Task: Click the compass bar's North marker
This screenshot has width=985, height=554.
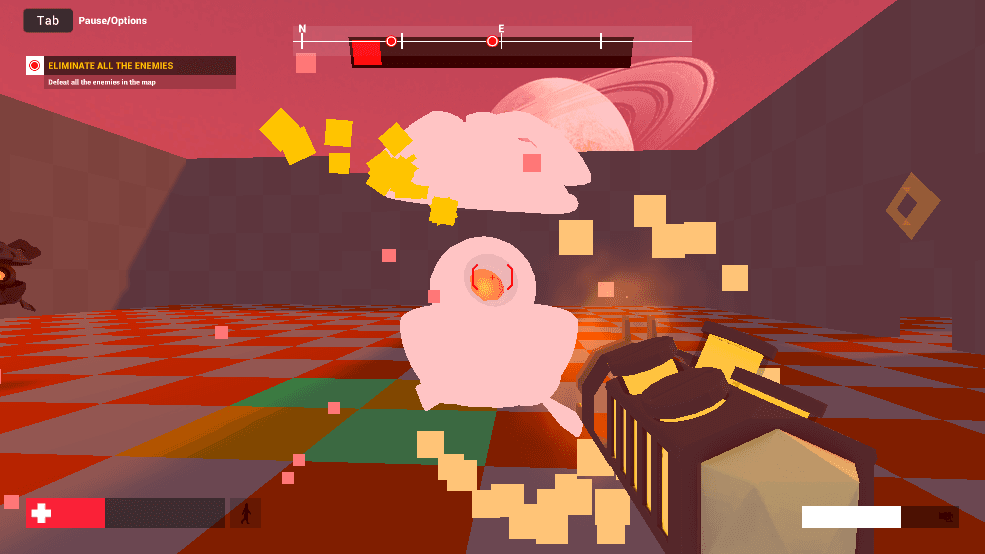Action: pyautogui.click(x=302, y=30)
